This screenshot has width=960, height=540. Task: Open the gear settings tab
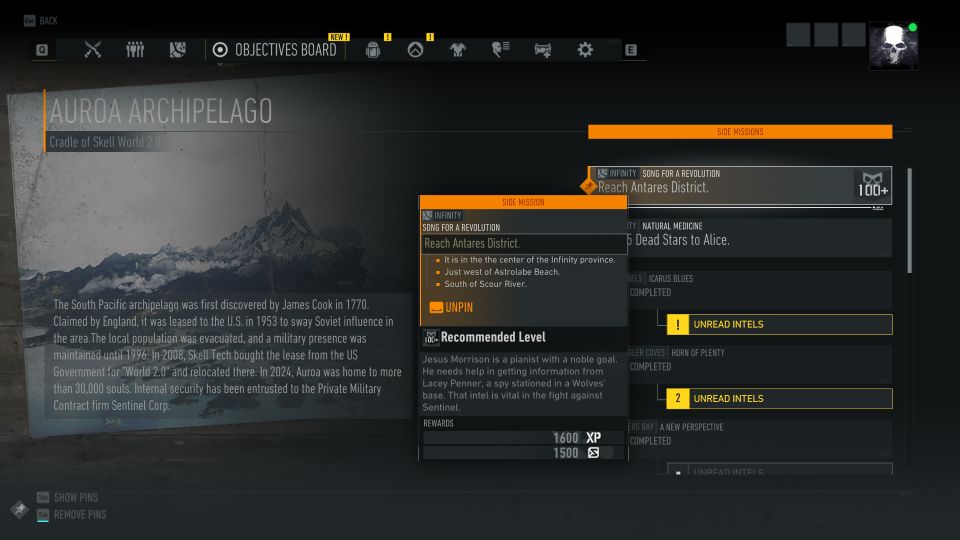585,50
